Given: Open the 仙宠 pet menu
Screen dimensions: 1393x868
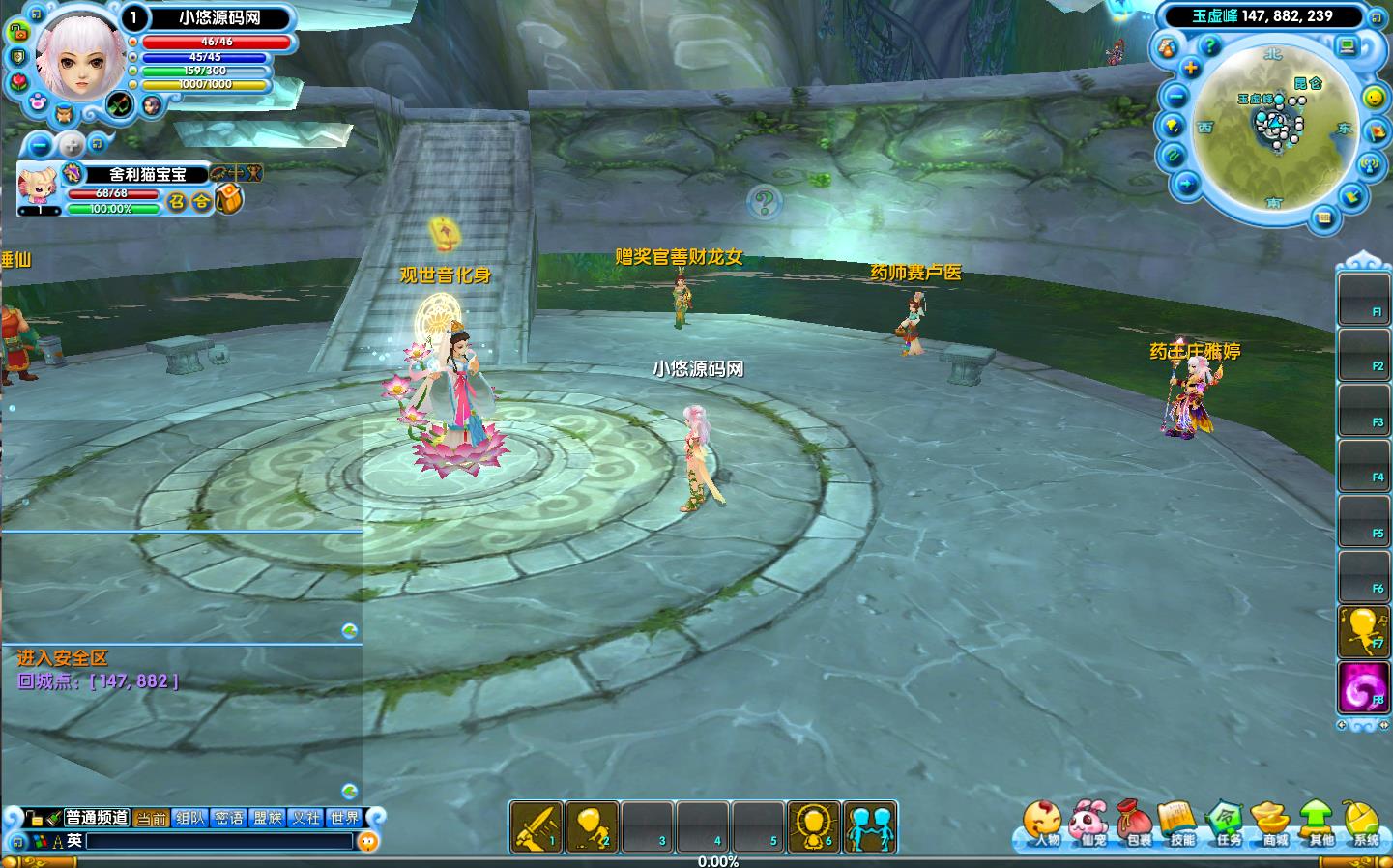Looking at the screenshot, I should click(x=1089, y=825).
